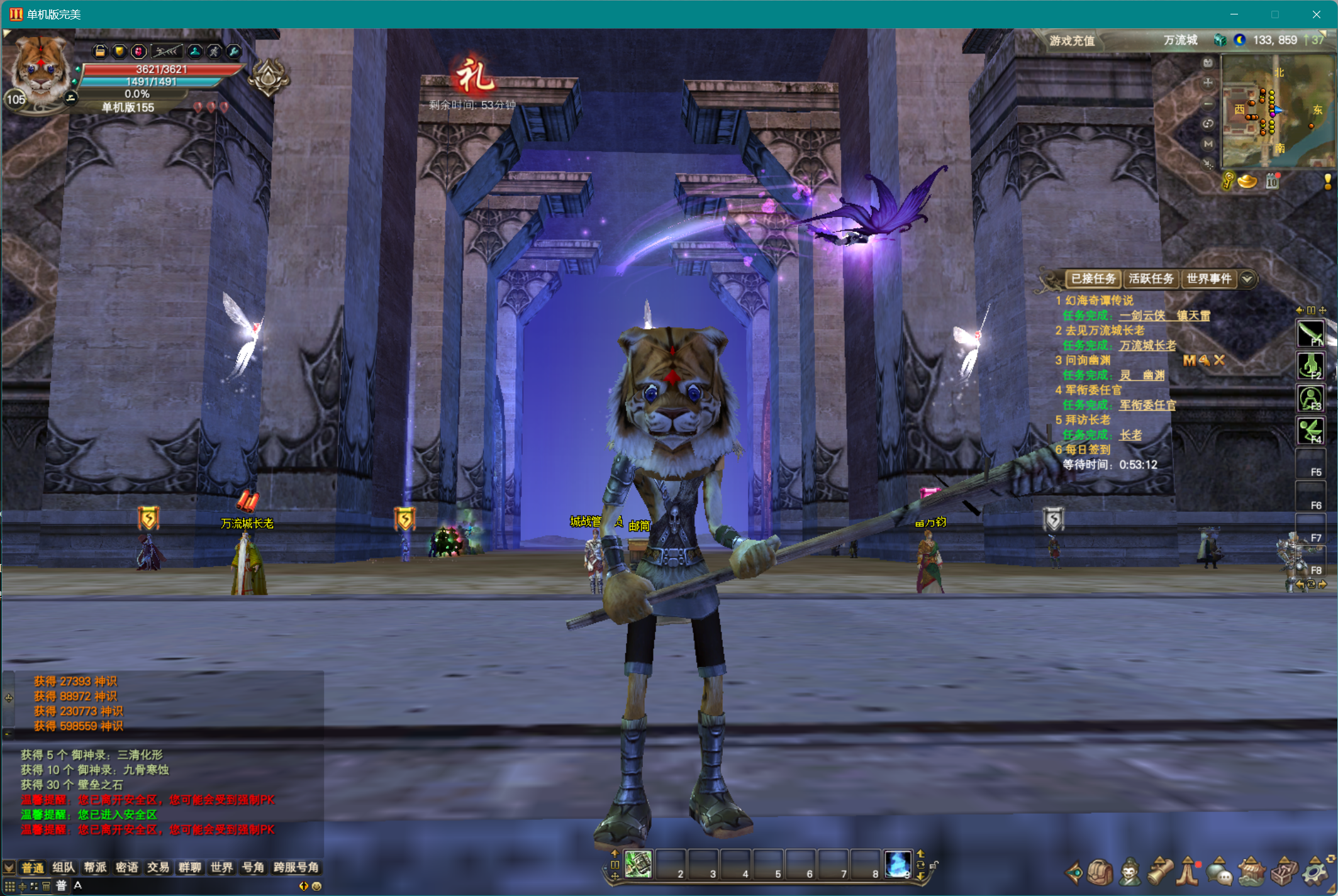
Task: Select the 已接任务 tab
Action: coord(1093,279)
